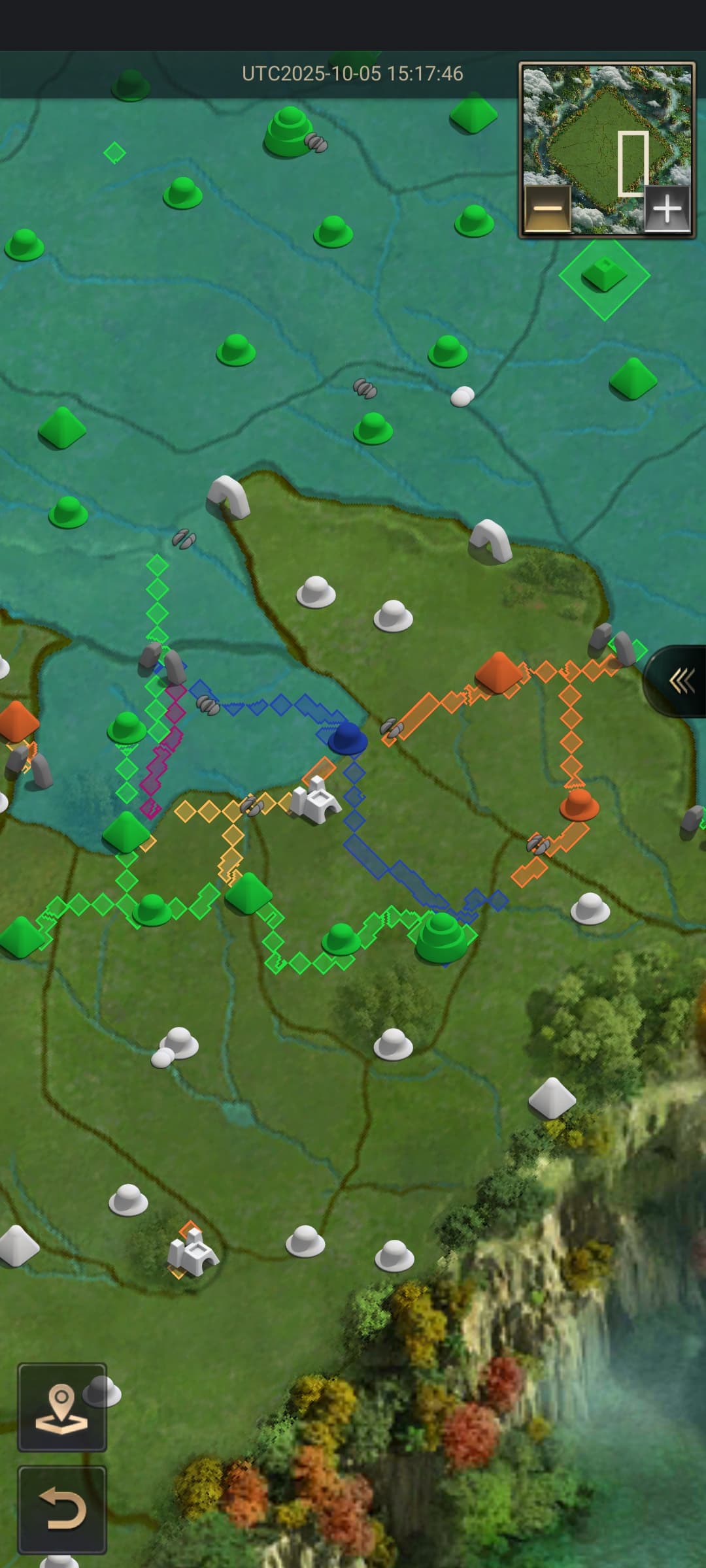Click the minimap zoom-in plus button

click(667, 208)
